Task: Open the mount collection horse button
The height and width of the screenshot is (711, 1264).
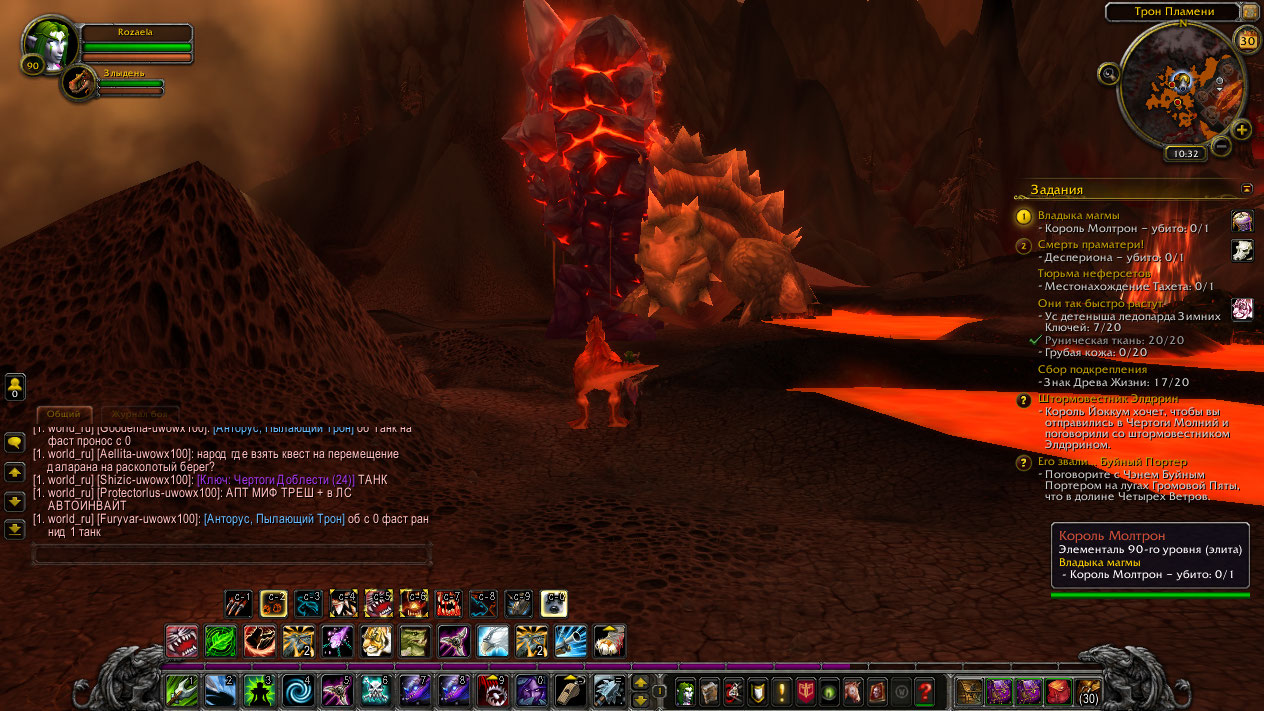Action: [x=853, y=691]
